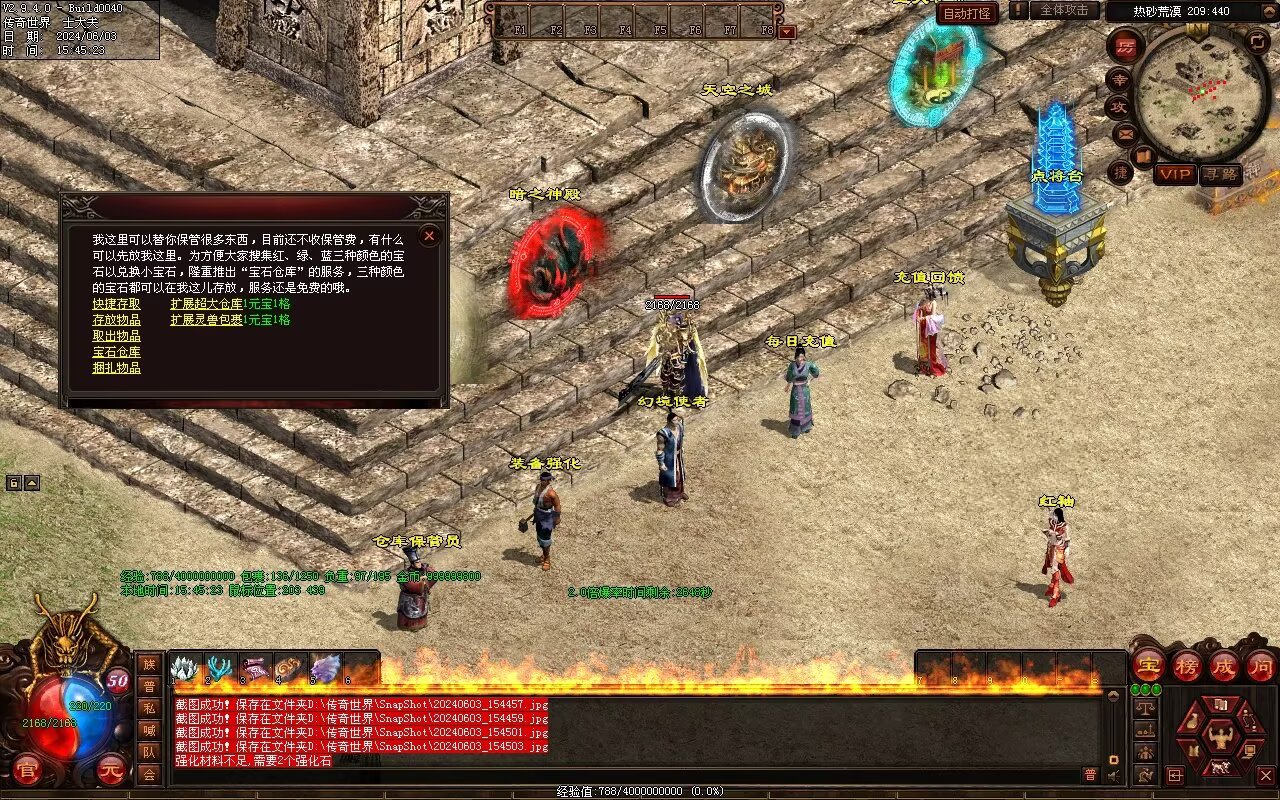The width and height of the screenshot is (1280, 800).
Task: Choose 取出物品 to withdraw items
Action: 116,336
